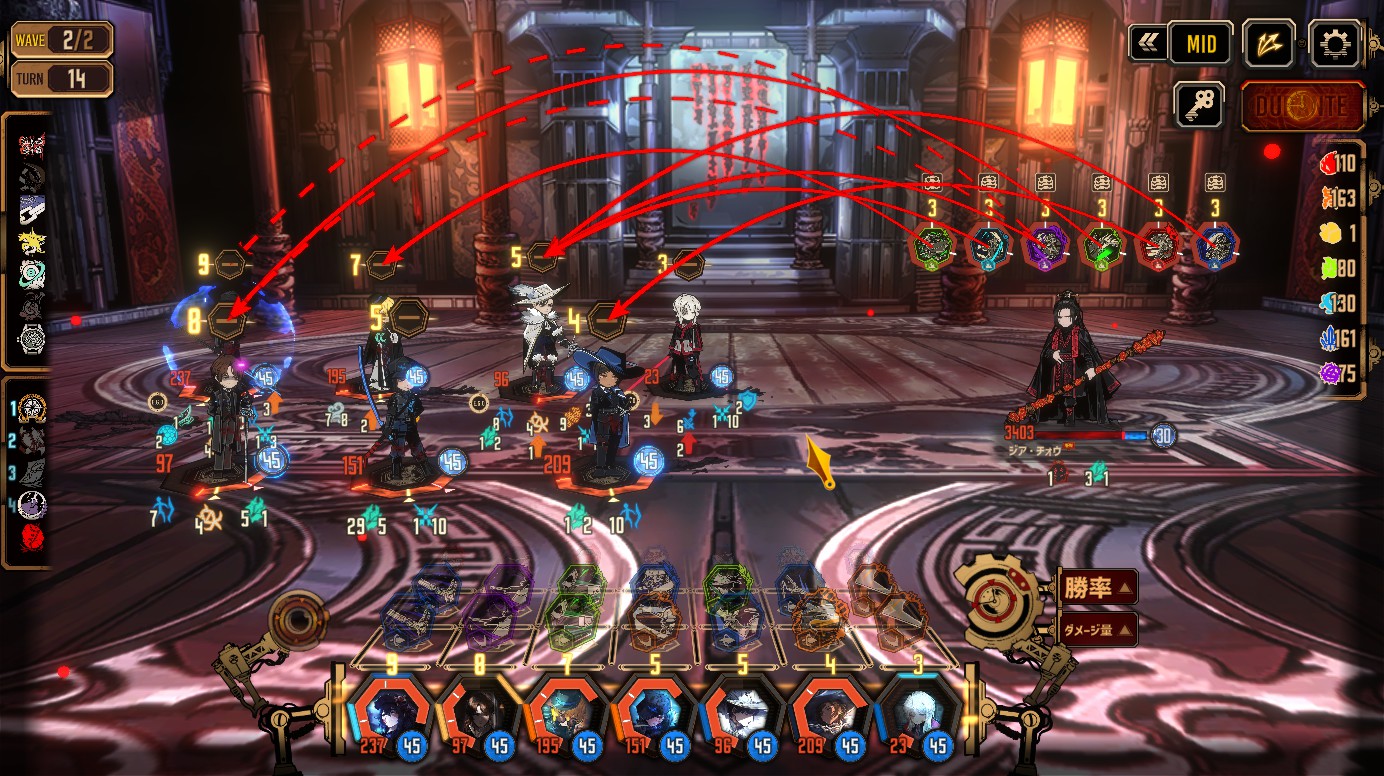Viewport: 1384px width, 776px height.
Task: Inspect the enemy's purple skill slot
Action: 1045,246
